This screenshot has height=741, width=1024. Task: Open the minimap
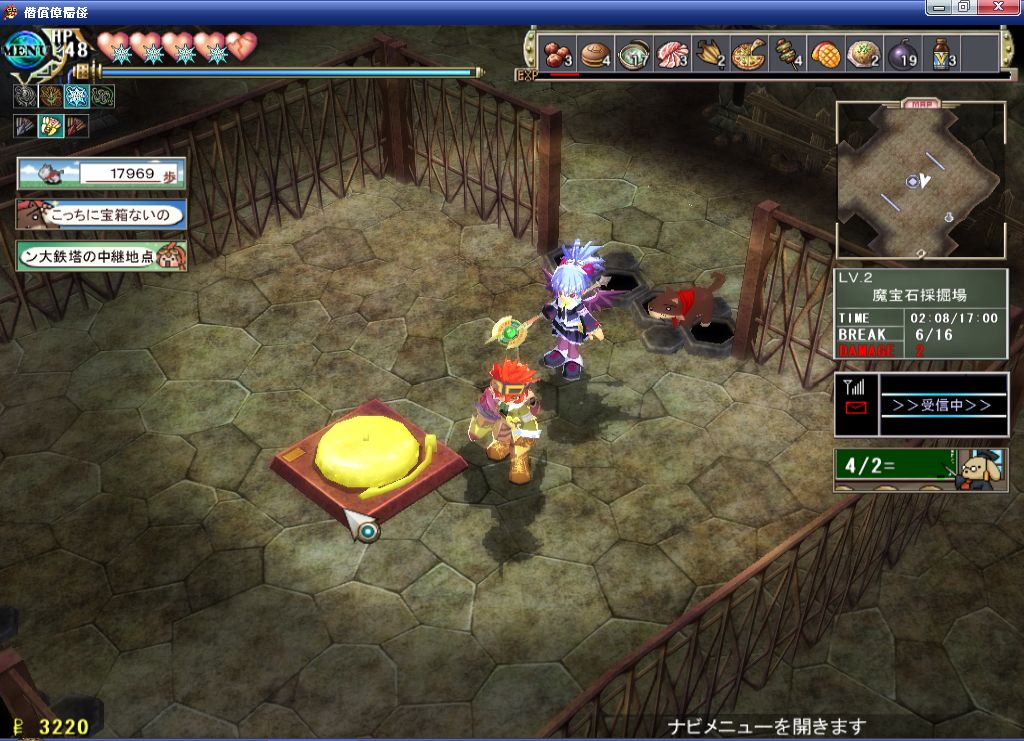[920, 181]
